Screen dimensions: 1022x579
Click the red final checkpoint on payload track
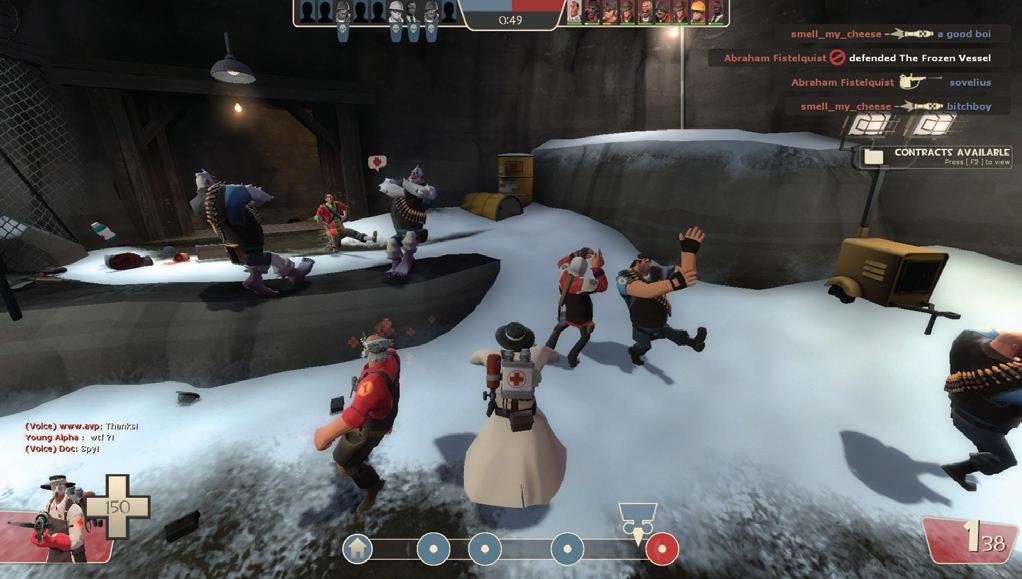click(x=661, y=548)
